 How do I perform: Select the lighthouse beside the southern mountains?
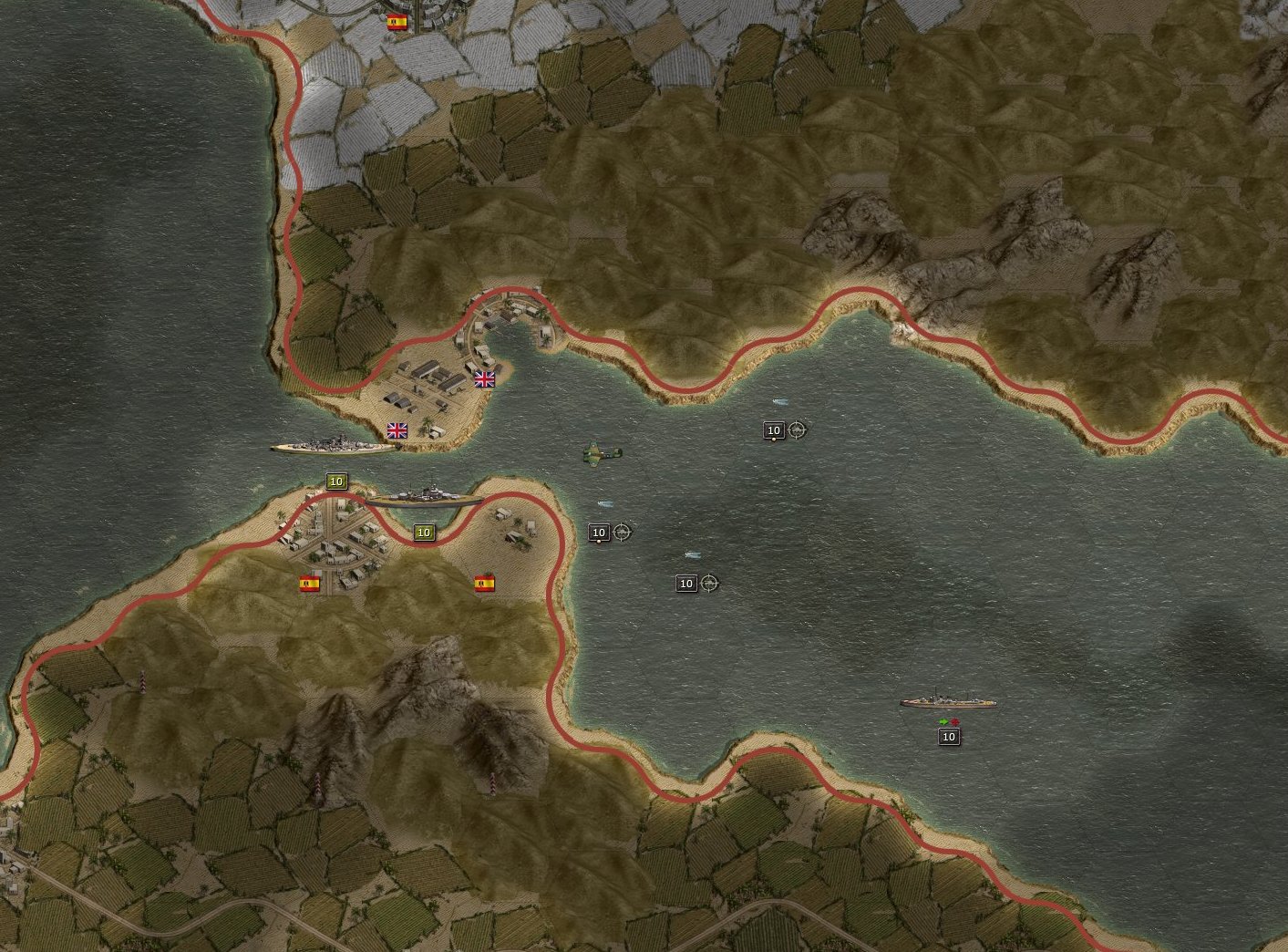(x=492, y=783)
